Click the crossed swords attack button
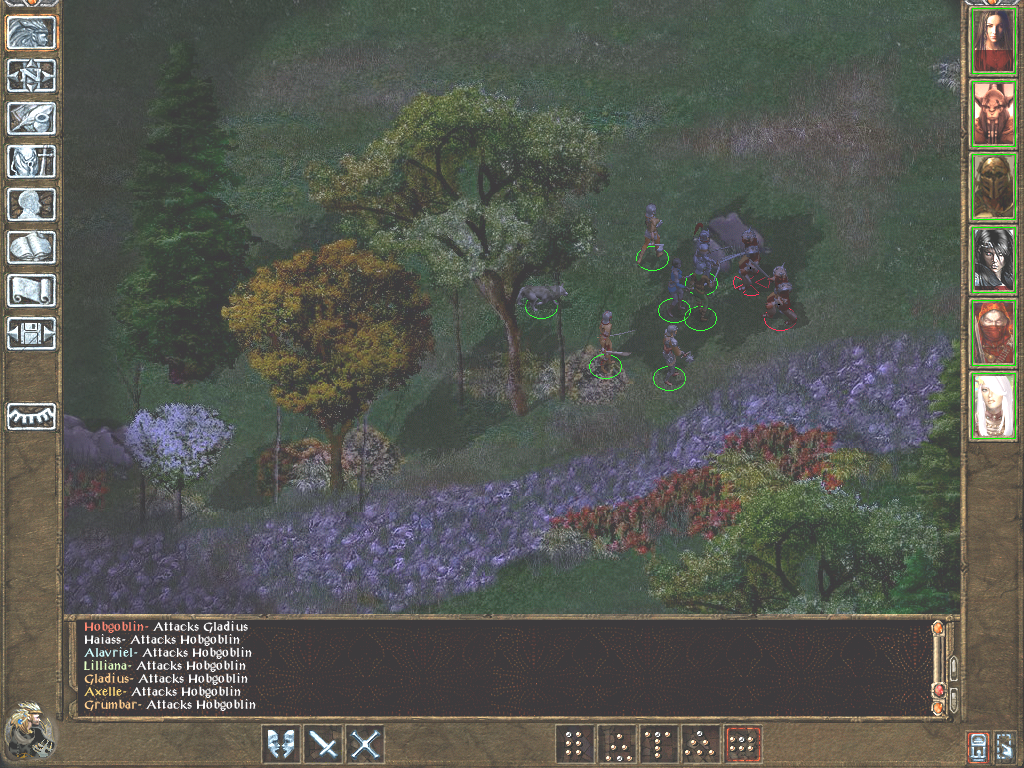This screenshot has width=1024, height=768. coord(367,744)
